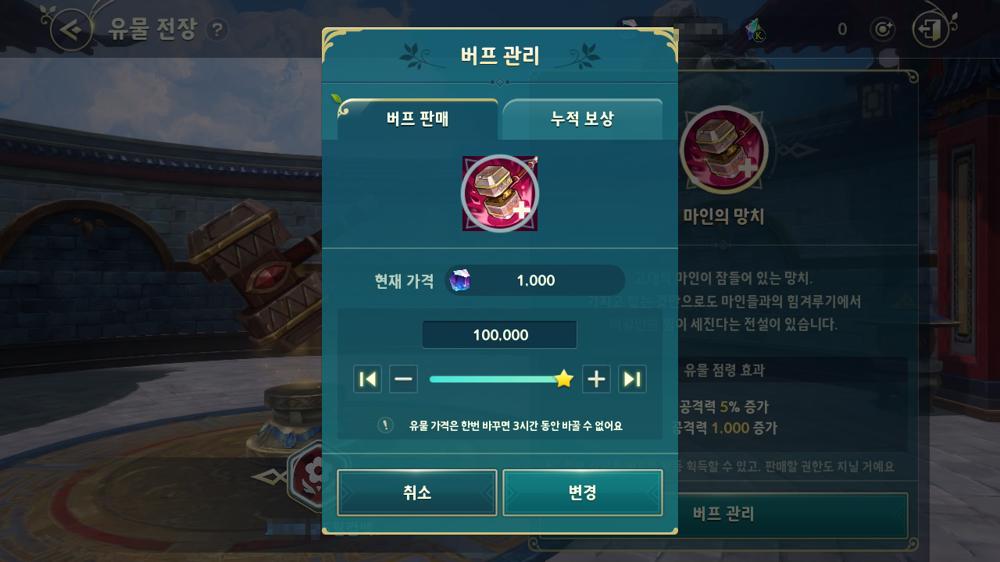Decrease the price with the minus button

tap(404, 379)
